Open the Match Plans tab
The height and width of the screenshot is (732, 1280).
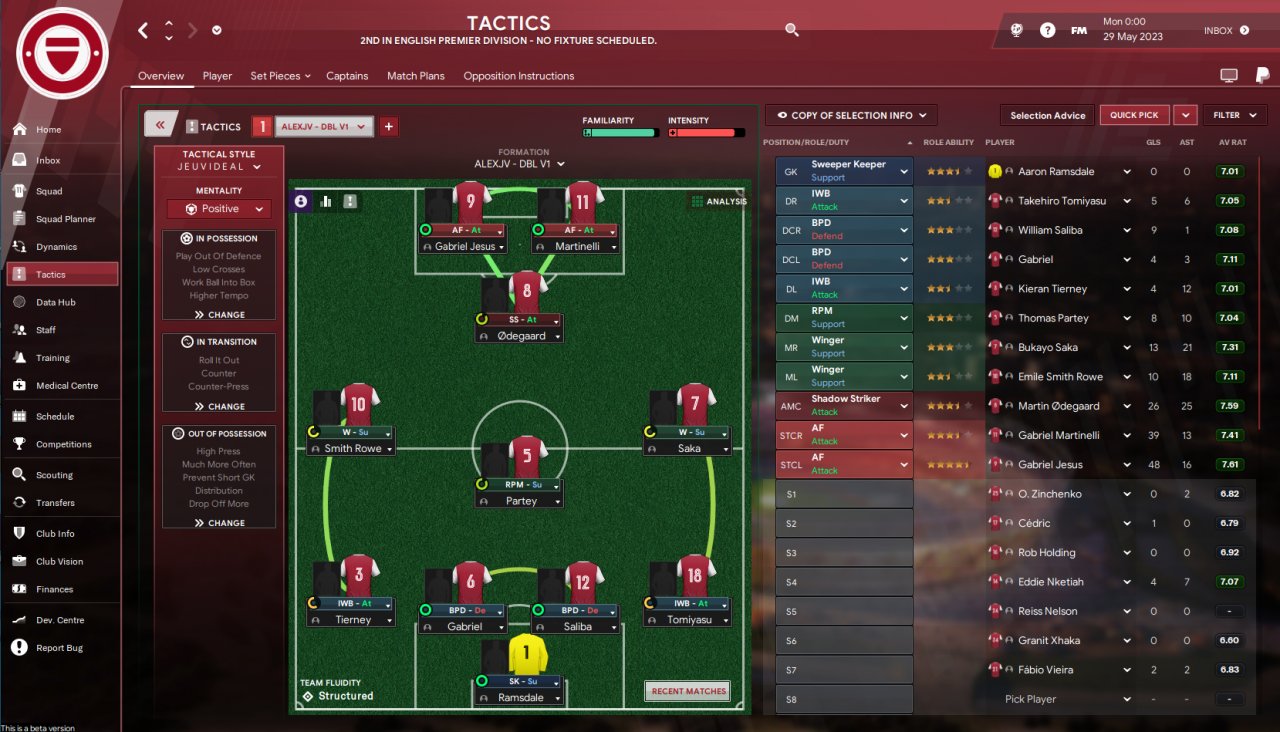[x=415, y=76]
